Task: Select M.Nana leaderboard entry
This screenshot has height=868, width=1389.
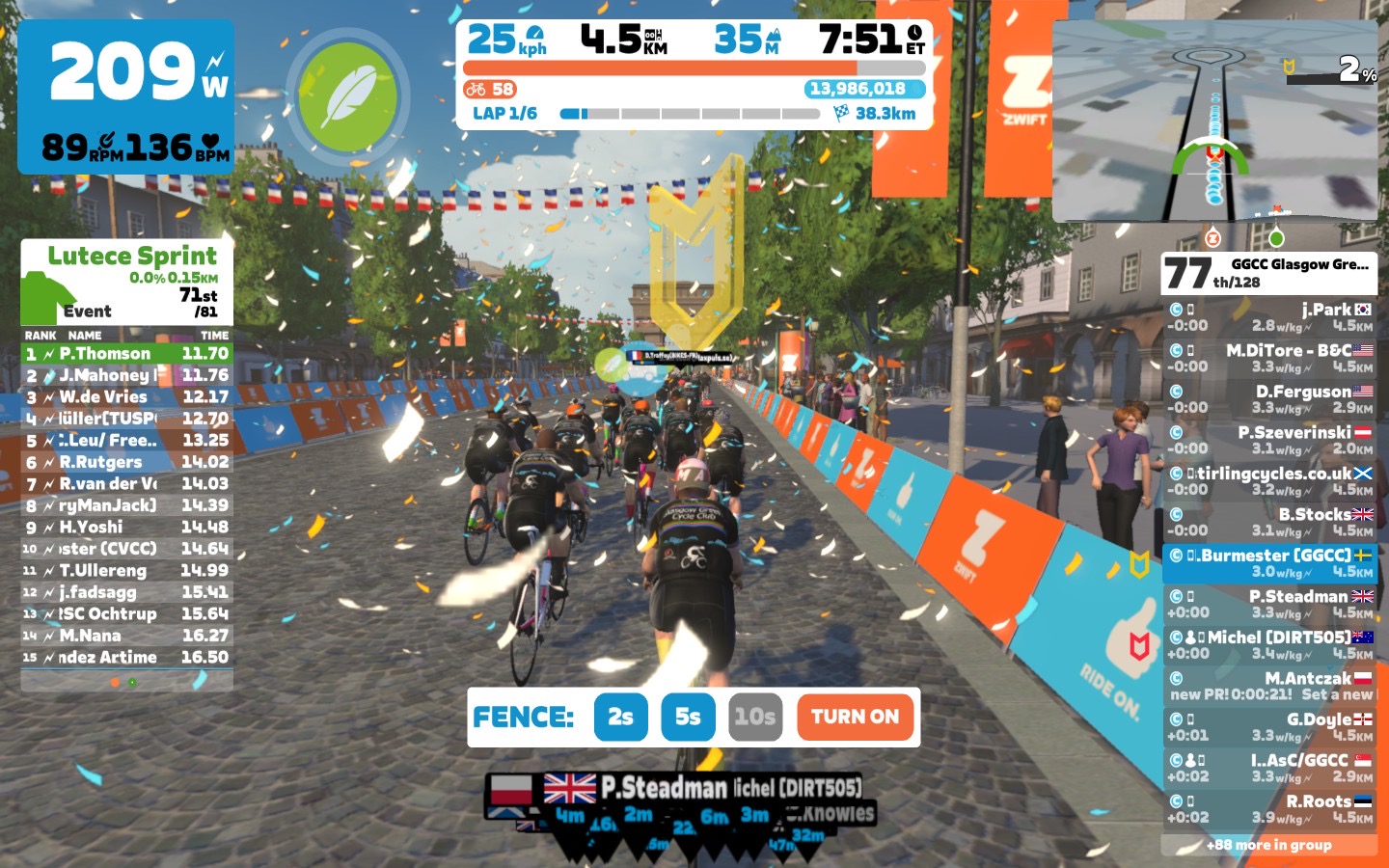Action: point(127,636)
